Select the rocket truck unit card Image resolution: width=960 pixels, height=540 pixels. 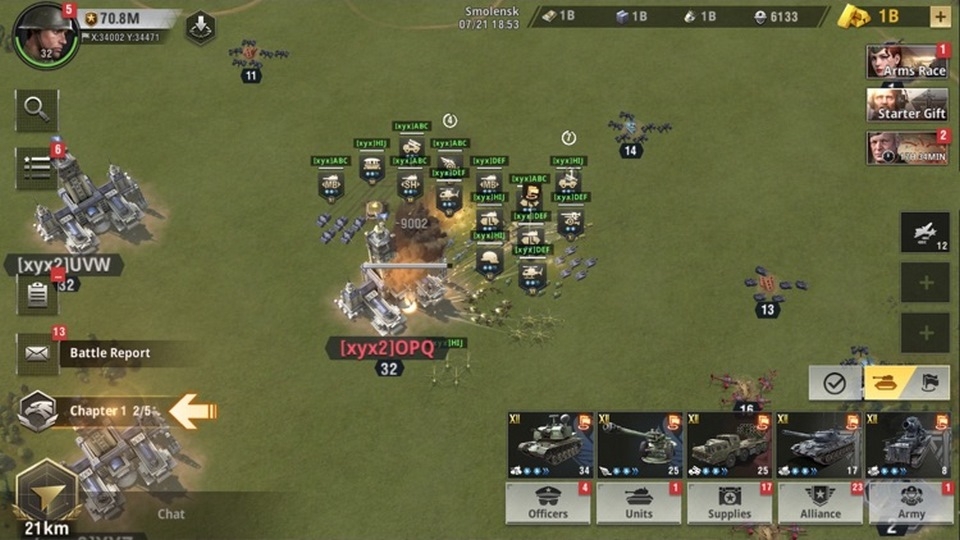coord(728,445)
